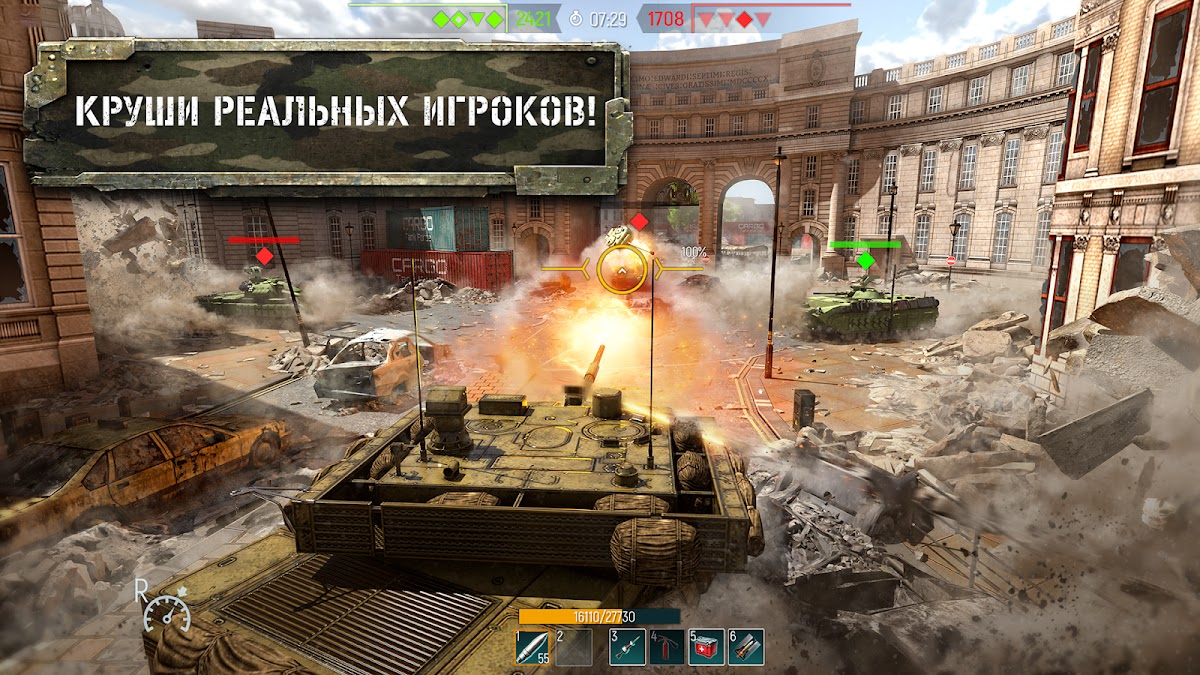Use the red first aid kit

point(706,648)
